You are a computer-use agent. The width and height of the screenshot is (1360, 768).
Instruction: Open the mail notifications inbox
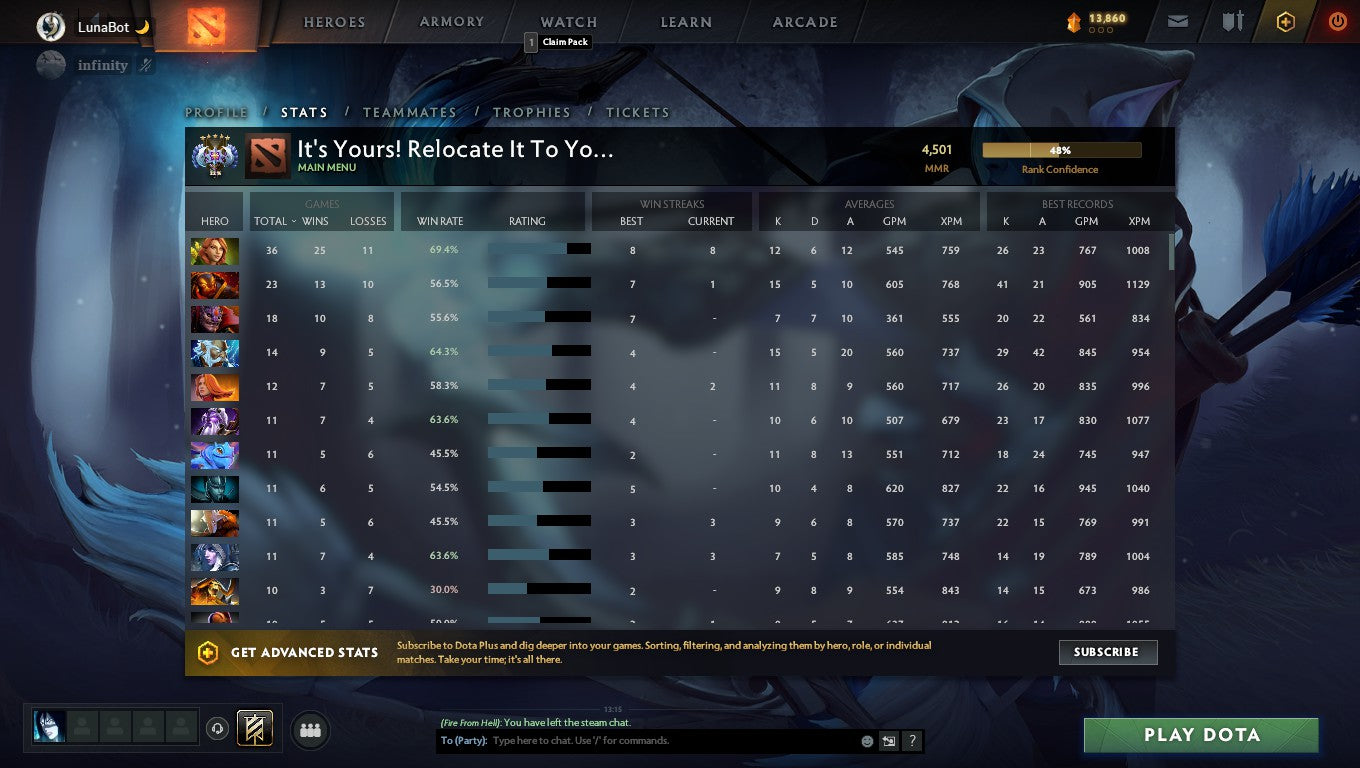tap(1176, 21)
